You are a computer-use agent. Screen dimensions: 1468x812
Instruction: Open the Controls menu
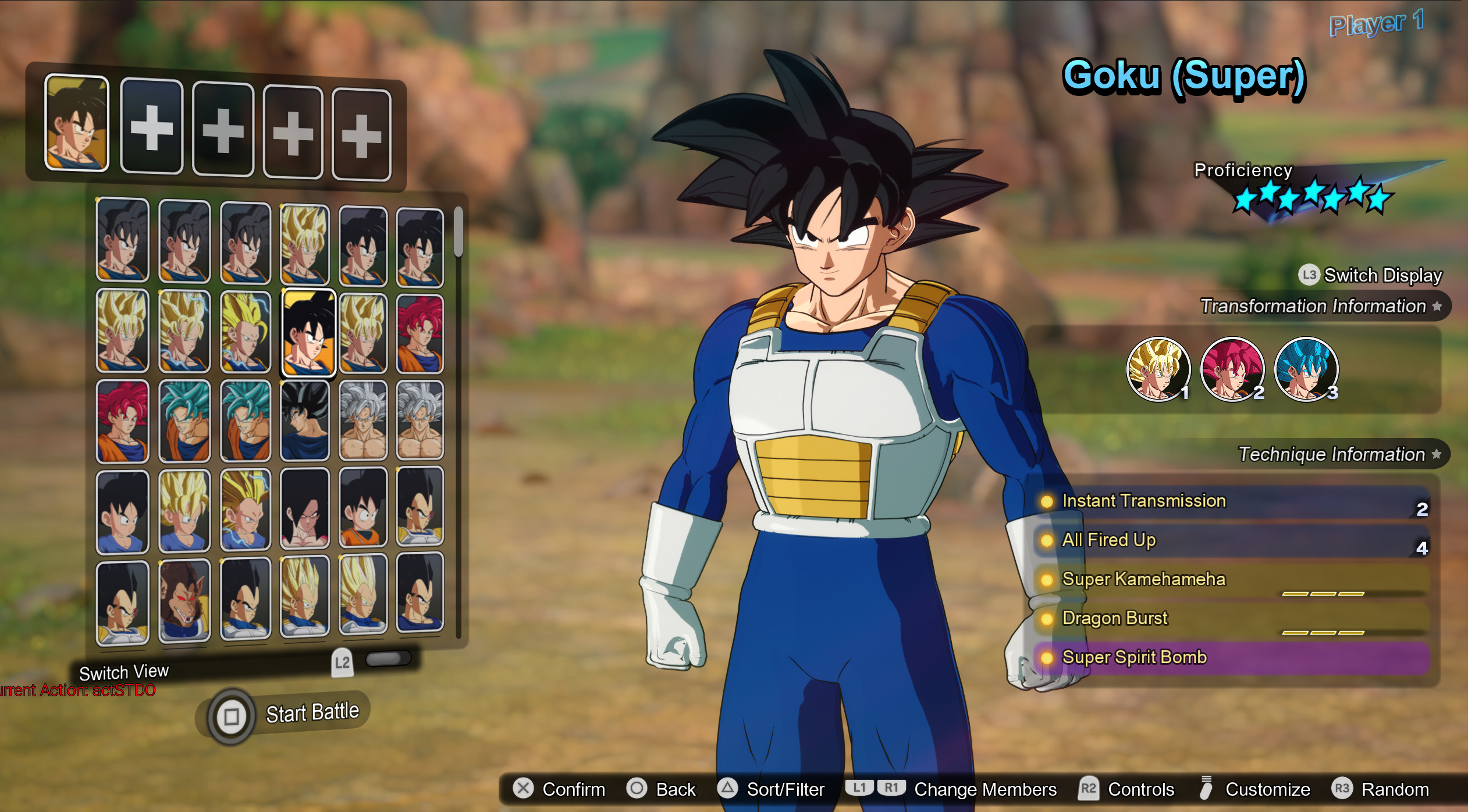tap(1140, 789)
